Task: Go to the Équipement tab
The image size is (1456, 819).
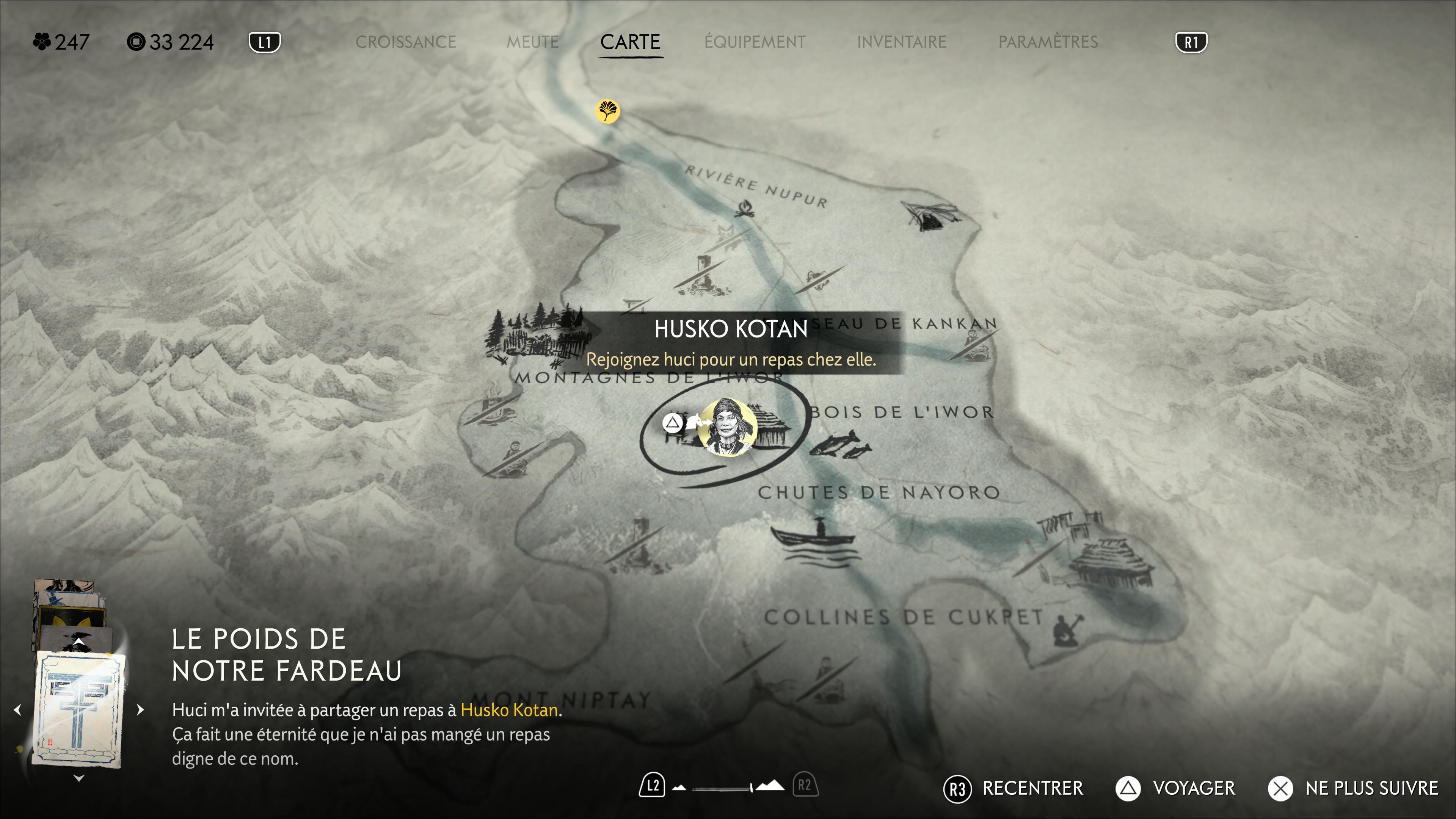Action: [x=755, y=42]
